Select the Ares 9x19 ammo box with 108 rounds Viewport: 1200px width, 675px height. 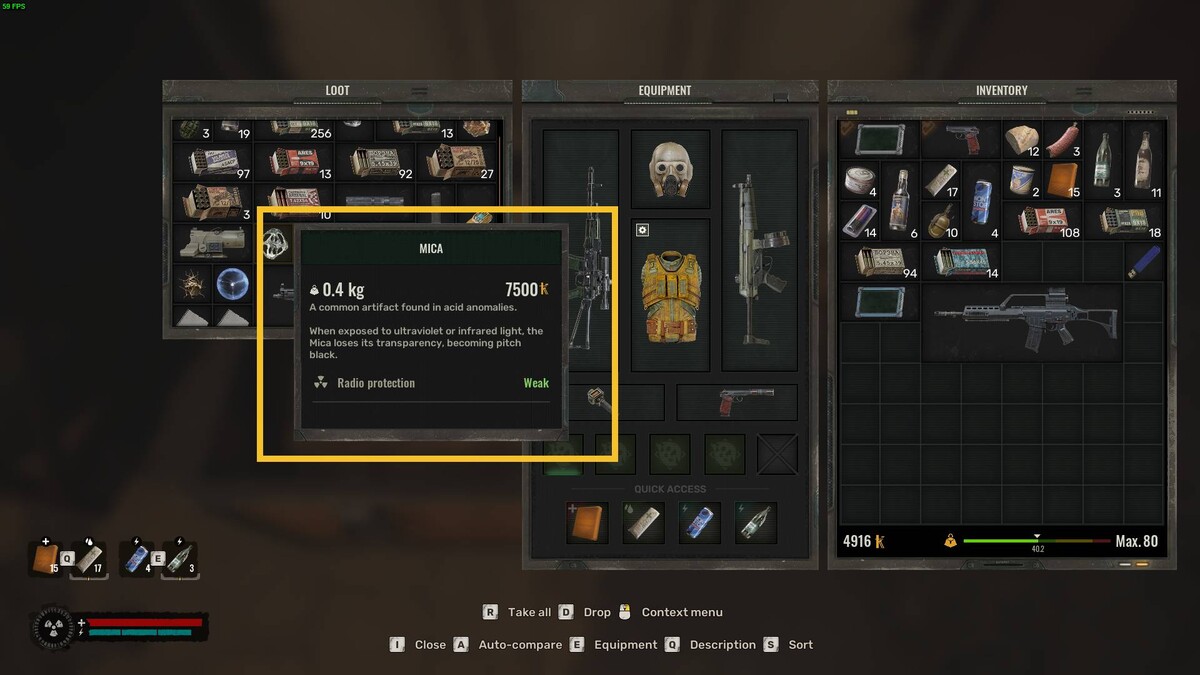pyautogui.click(x=1041, y=220)
